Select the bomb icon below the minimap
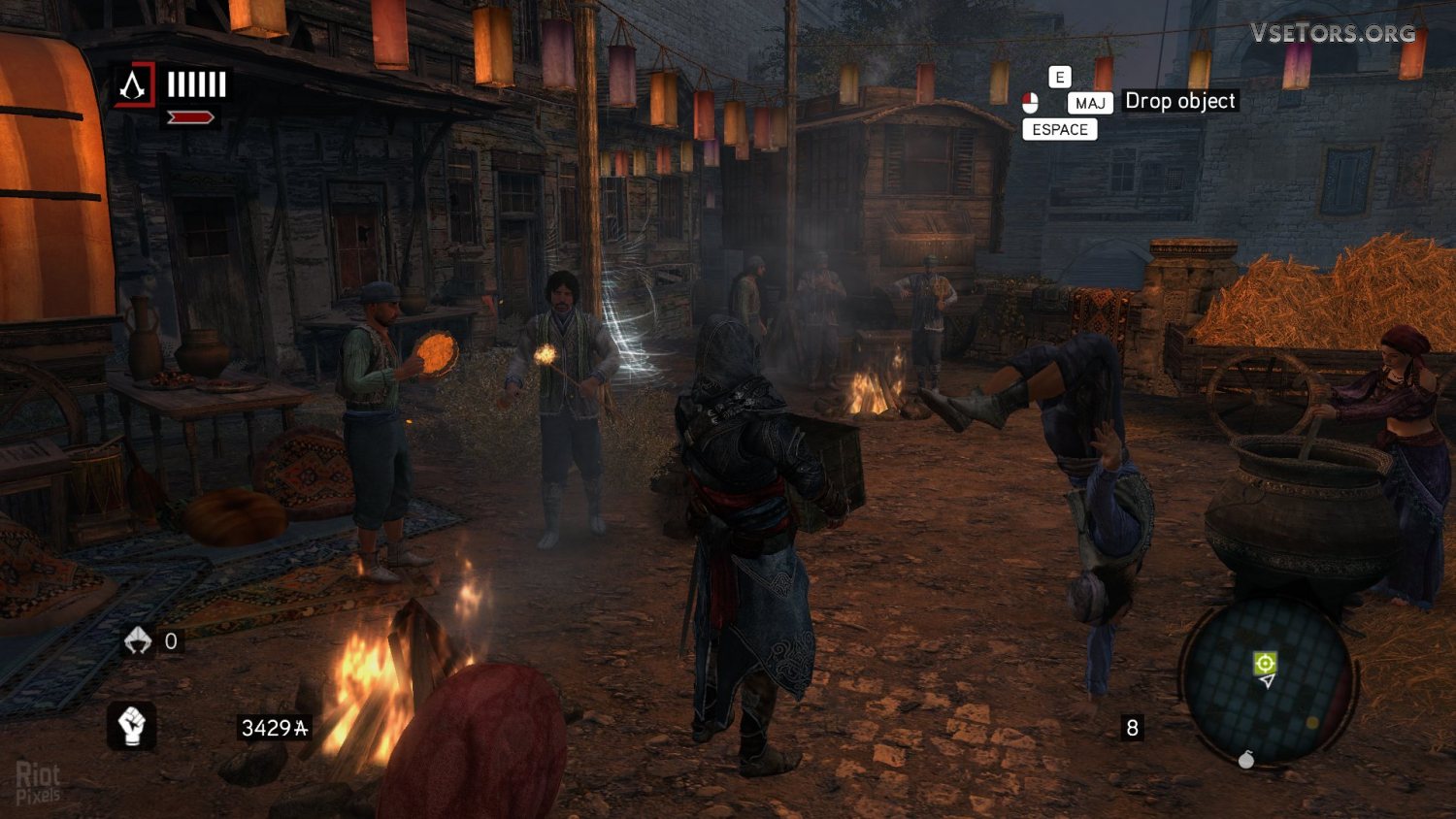This screenshot has width=1456, height=819. [x=1246, y=759]
